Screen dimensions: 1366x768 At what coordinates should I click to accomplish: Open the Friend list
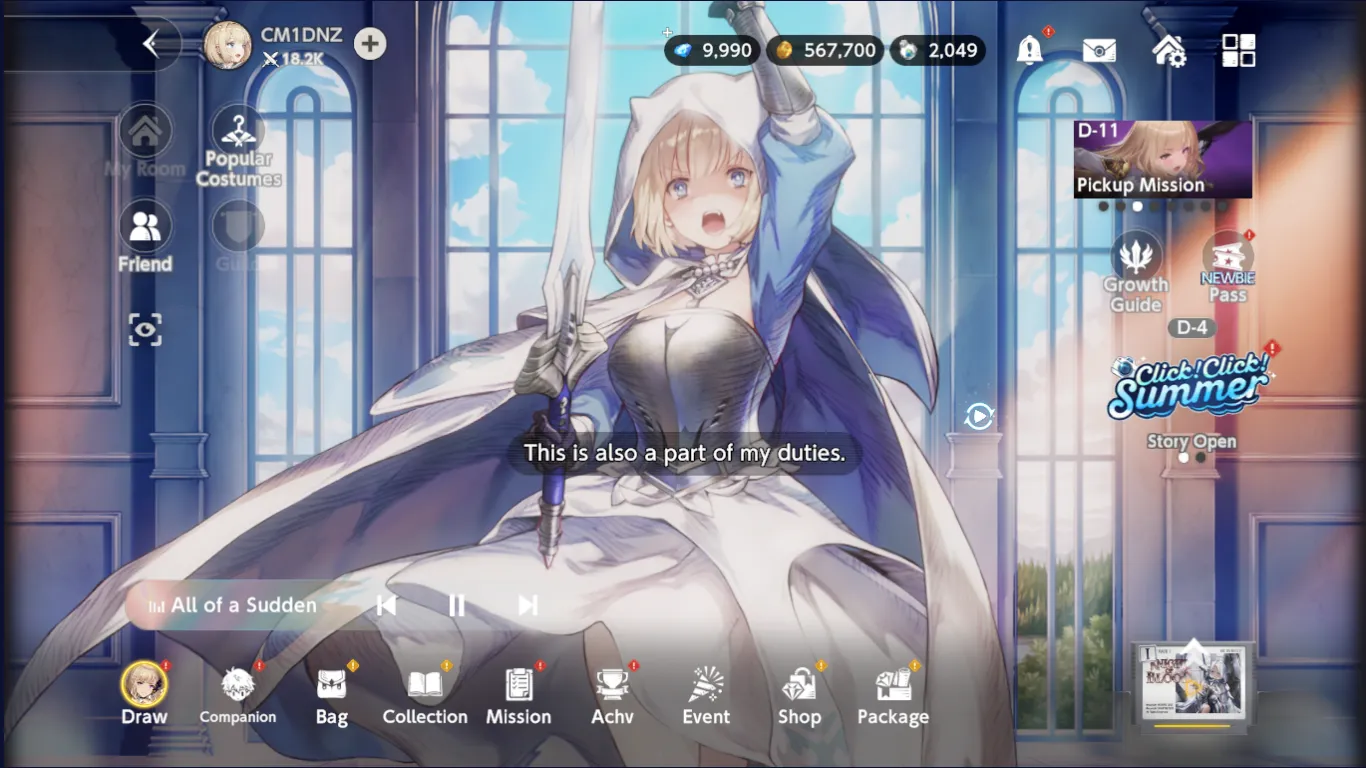click(x=145, y=238)
